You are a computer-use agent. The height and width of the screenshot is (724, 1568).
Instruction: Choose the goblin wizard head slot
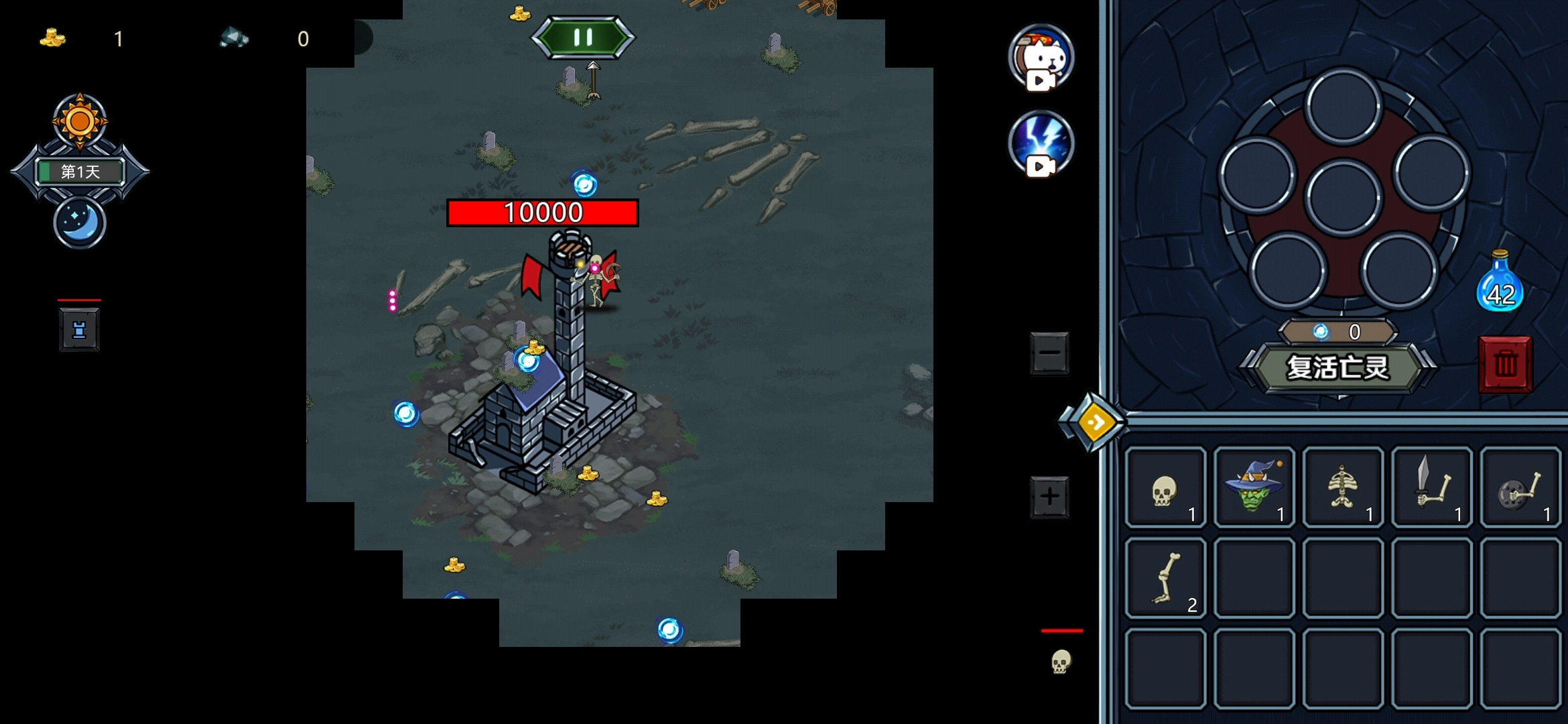[x=1254, y=488]
